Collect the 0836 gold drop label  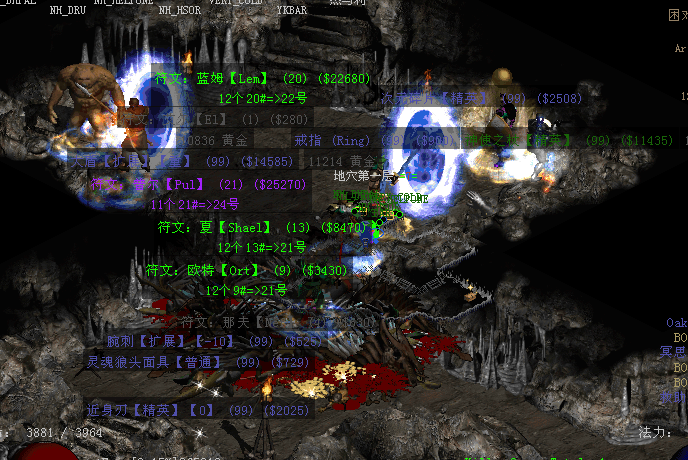click(x=215, y=141)
